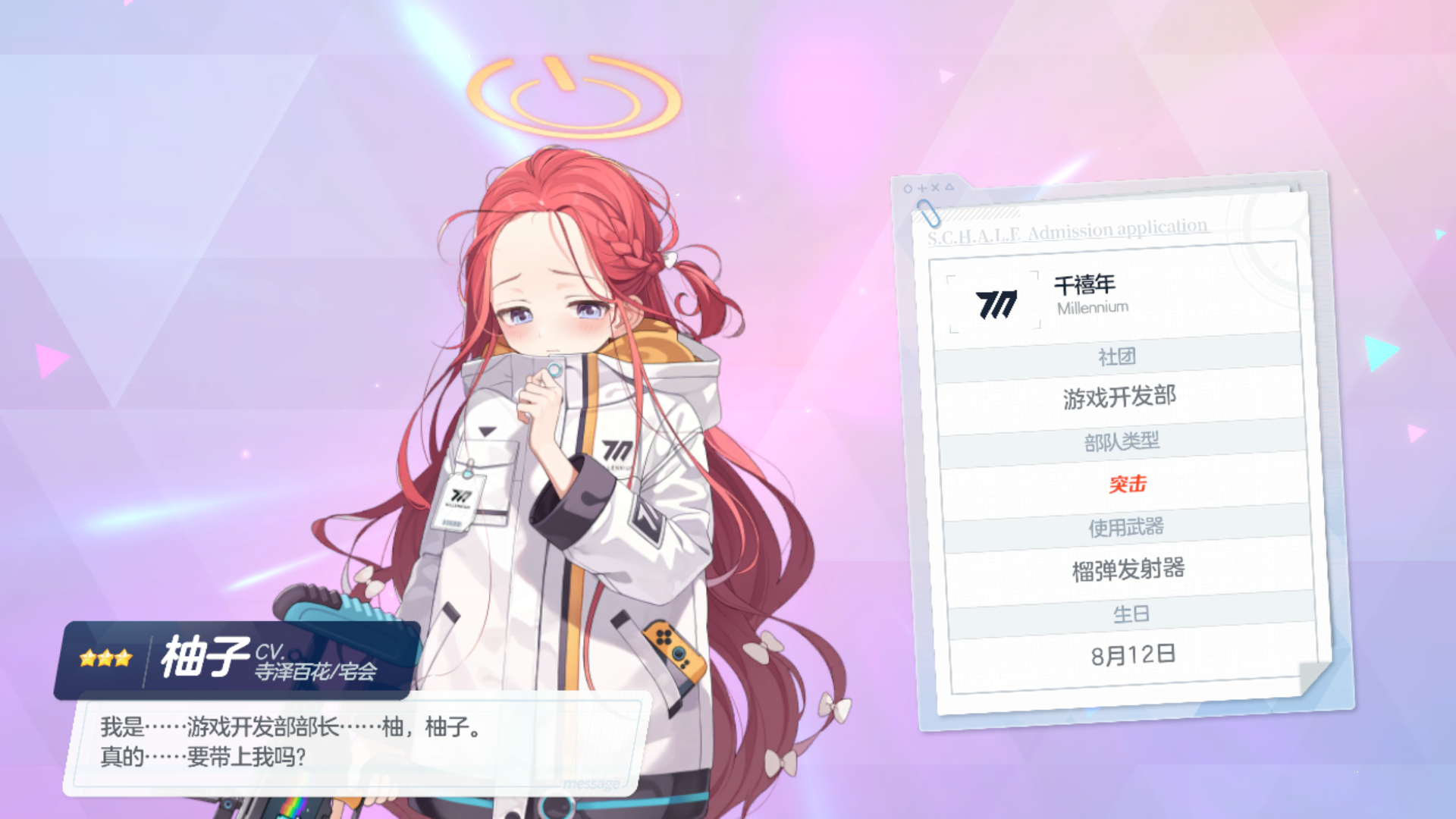
Task: Click the Millennium academy logo icon
Action: click(997, 303)
